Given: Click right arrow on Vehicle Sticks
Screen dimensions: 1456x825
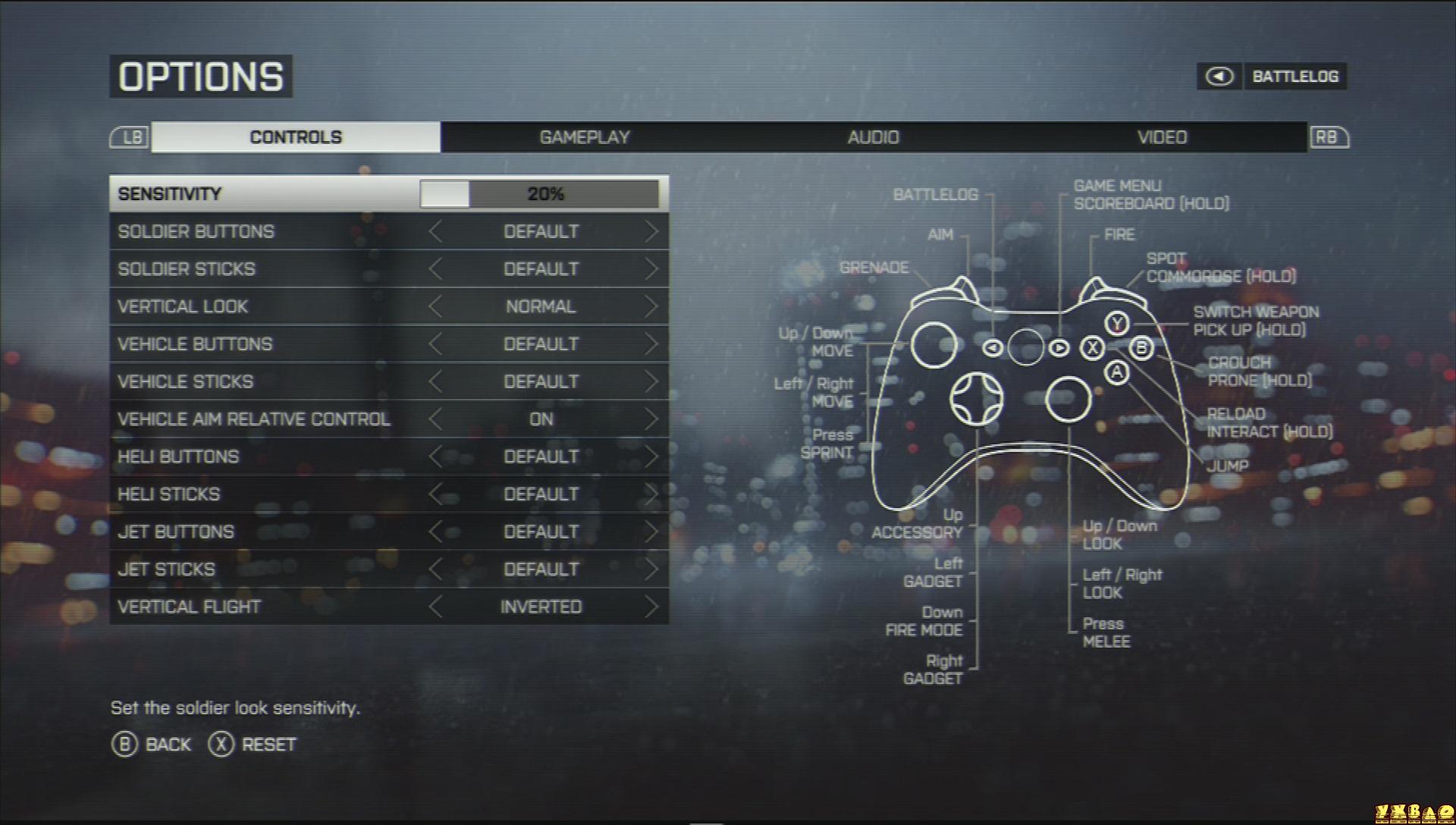Looking at the screenshot, I should click(x=651, y=381).
